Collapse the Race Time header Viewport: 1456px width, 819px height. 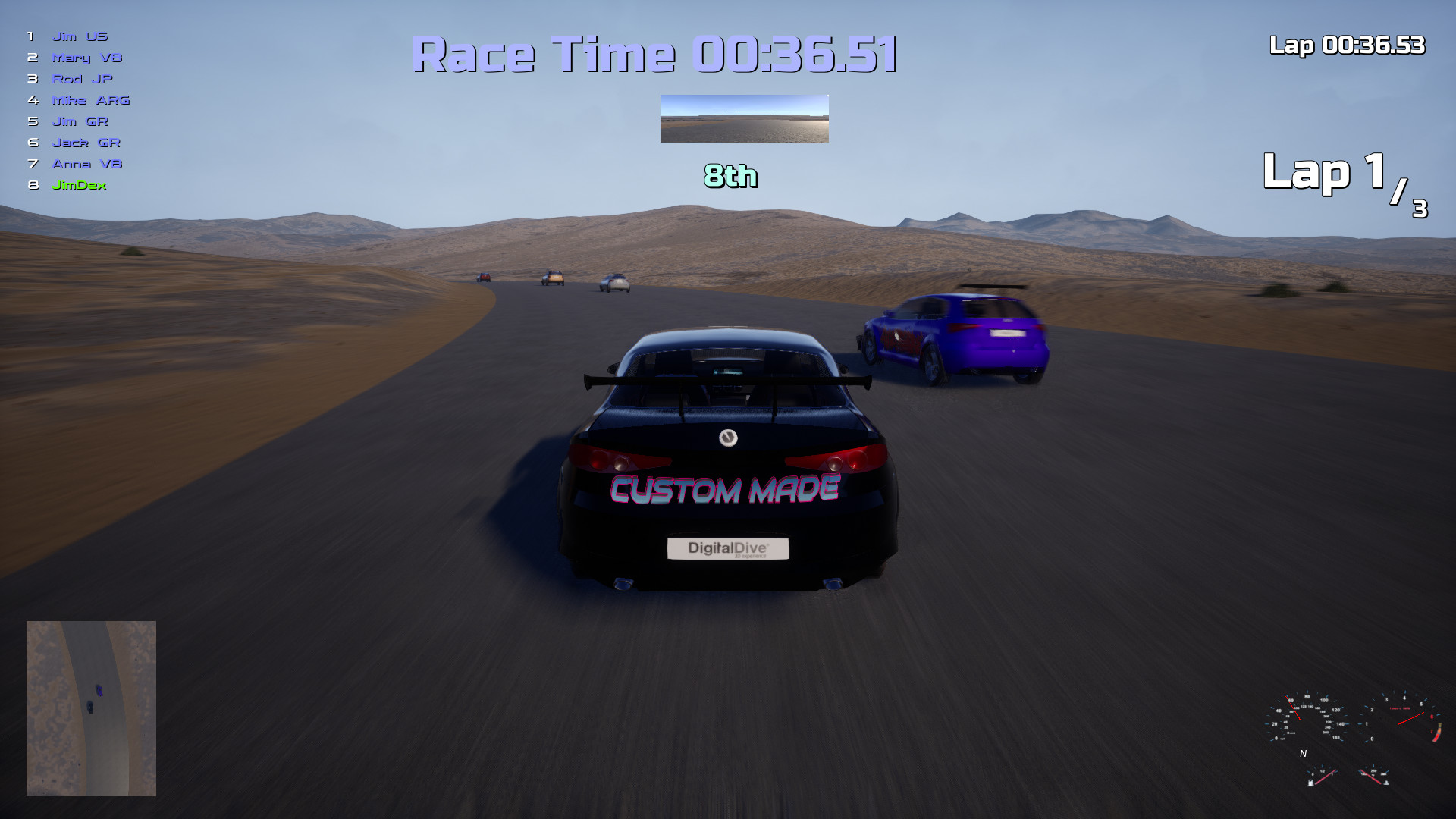pyautogui.click(x=655, y=54)
